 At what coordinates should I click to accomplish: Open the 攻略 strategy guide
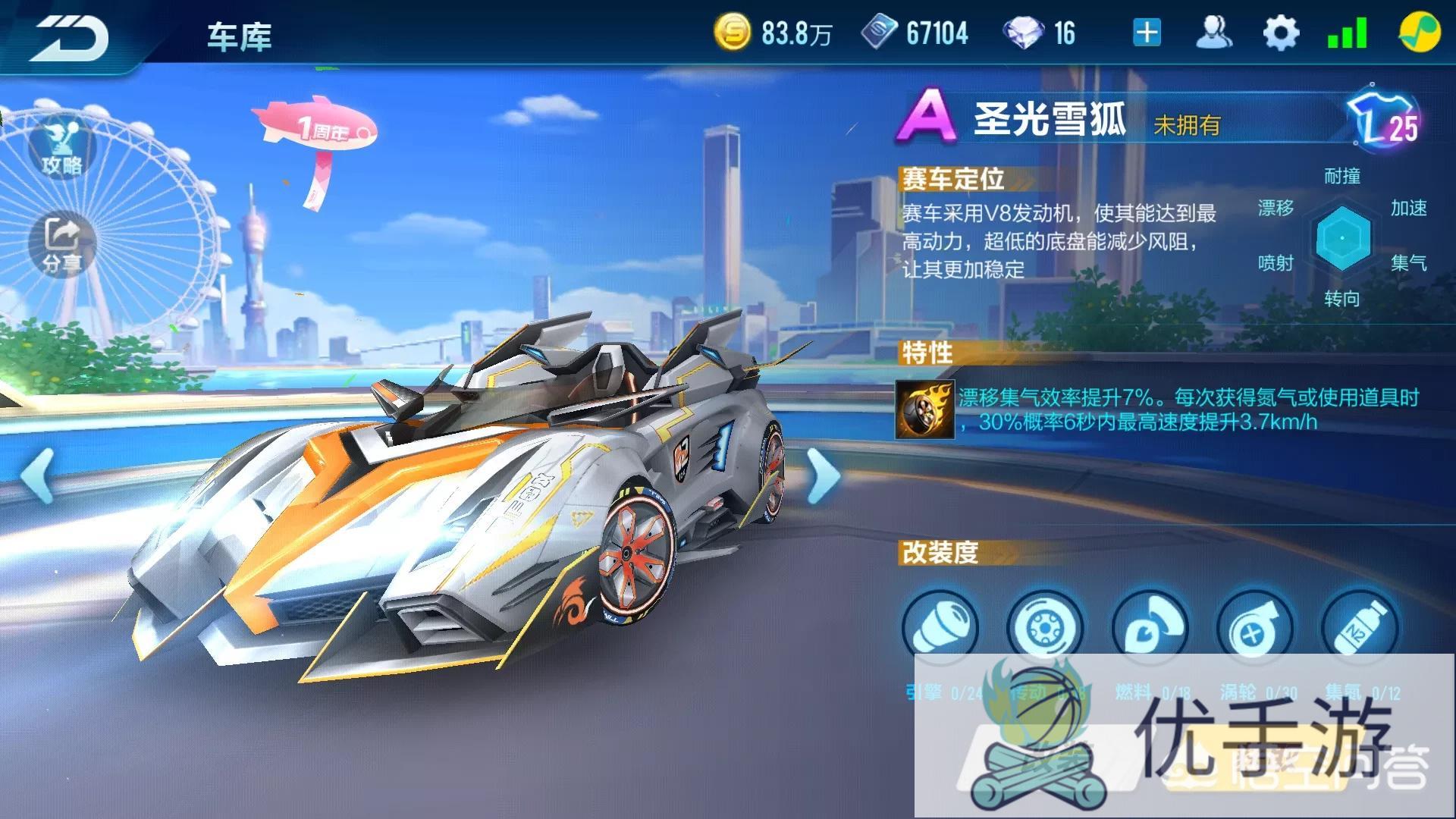tap(62, 149)
